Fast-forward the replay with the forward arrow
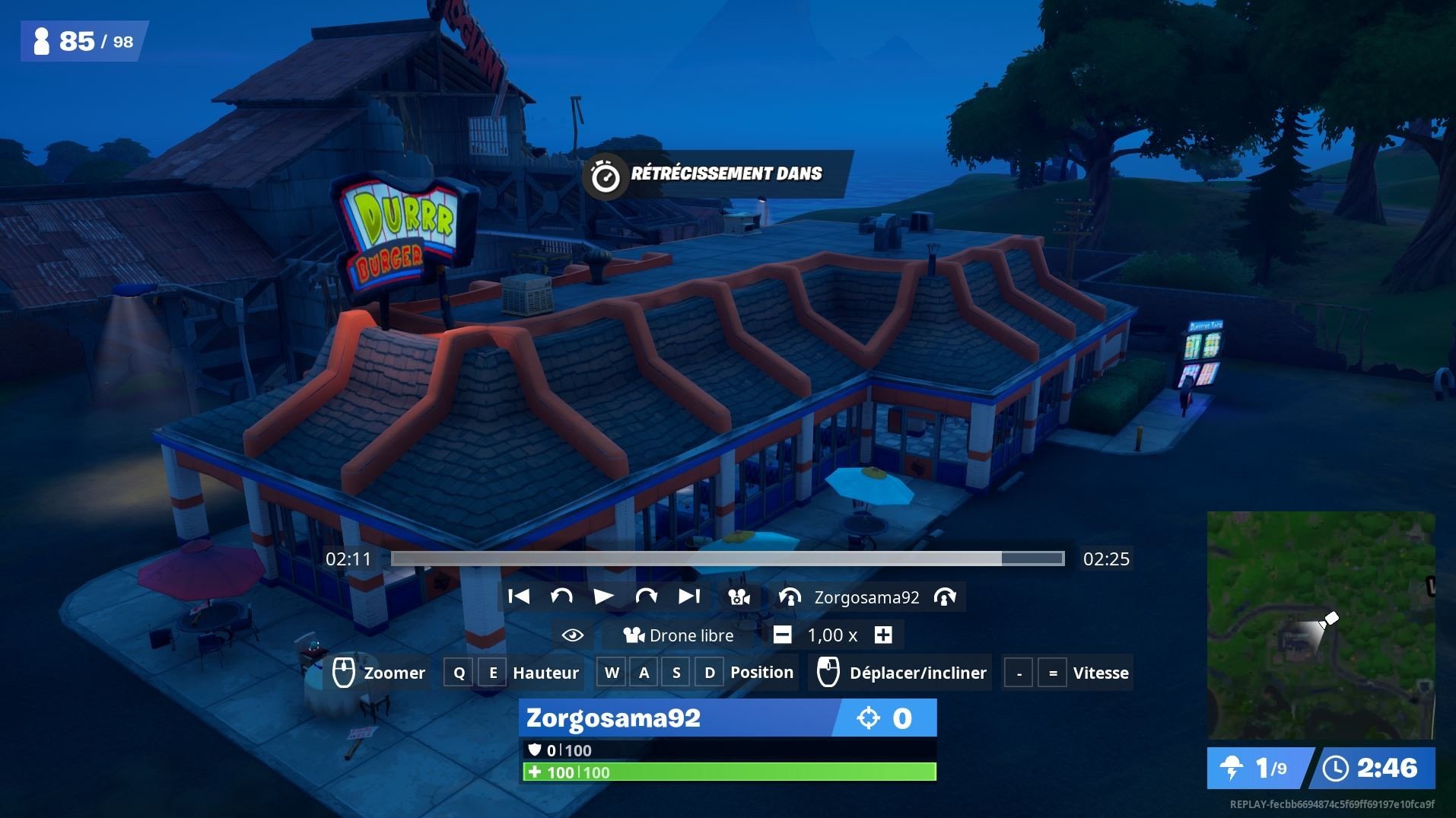1456x818 pixels. [x=646, y=597]
